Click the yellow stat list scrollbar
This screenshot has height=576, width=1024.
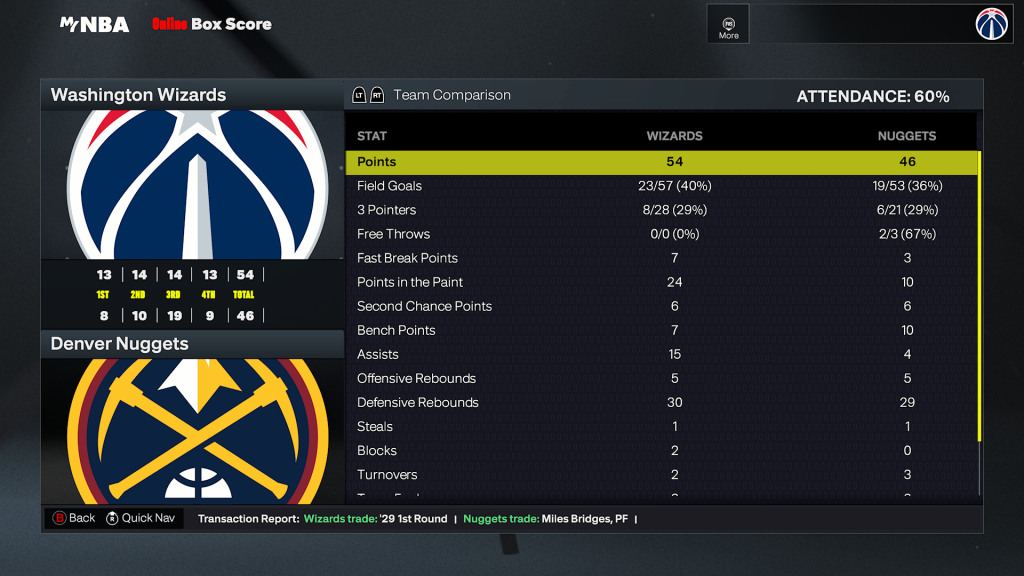[979, 296]
